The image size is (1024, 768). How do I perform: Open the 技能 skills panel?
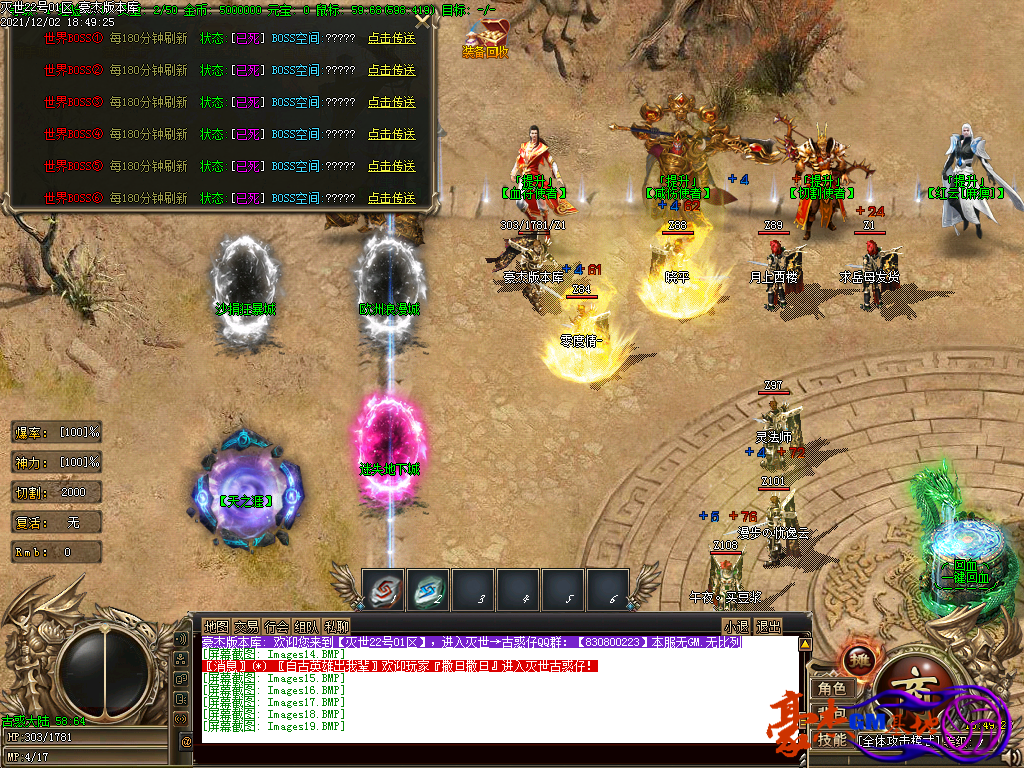point(832,740)
